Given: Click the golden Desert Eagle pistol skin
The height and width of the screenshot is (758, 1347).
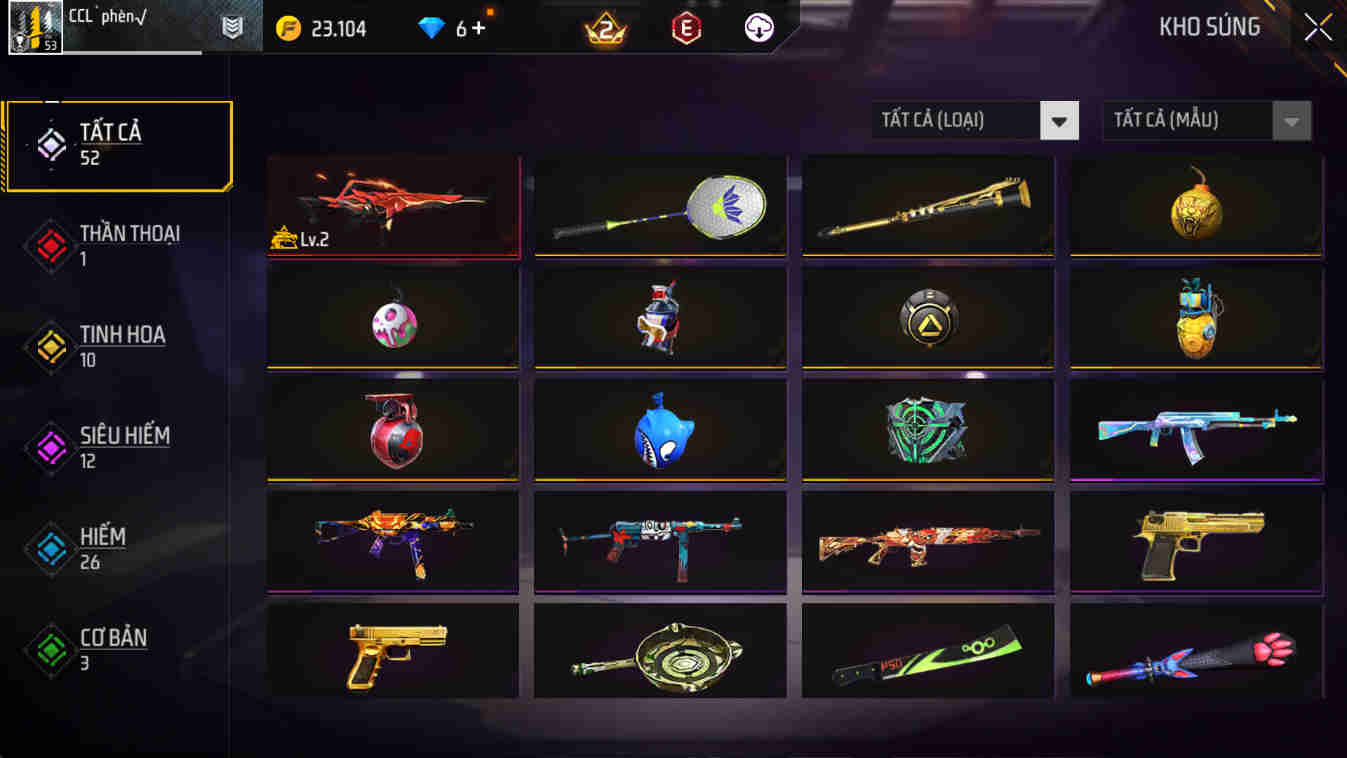Looking at the screenshot, I should [x=1196, y=541].
